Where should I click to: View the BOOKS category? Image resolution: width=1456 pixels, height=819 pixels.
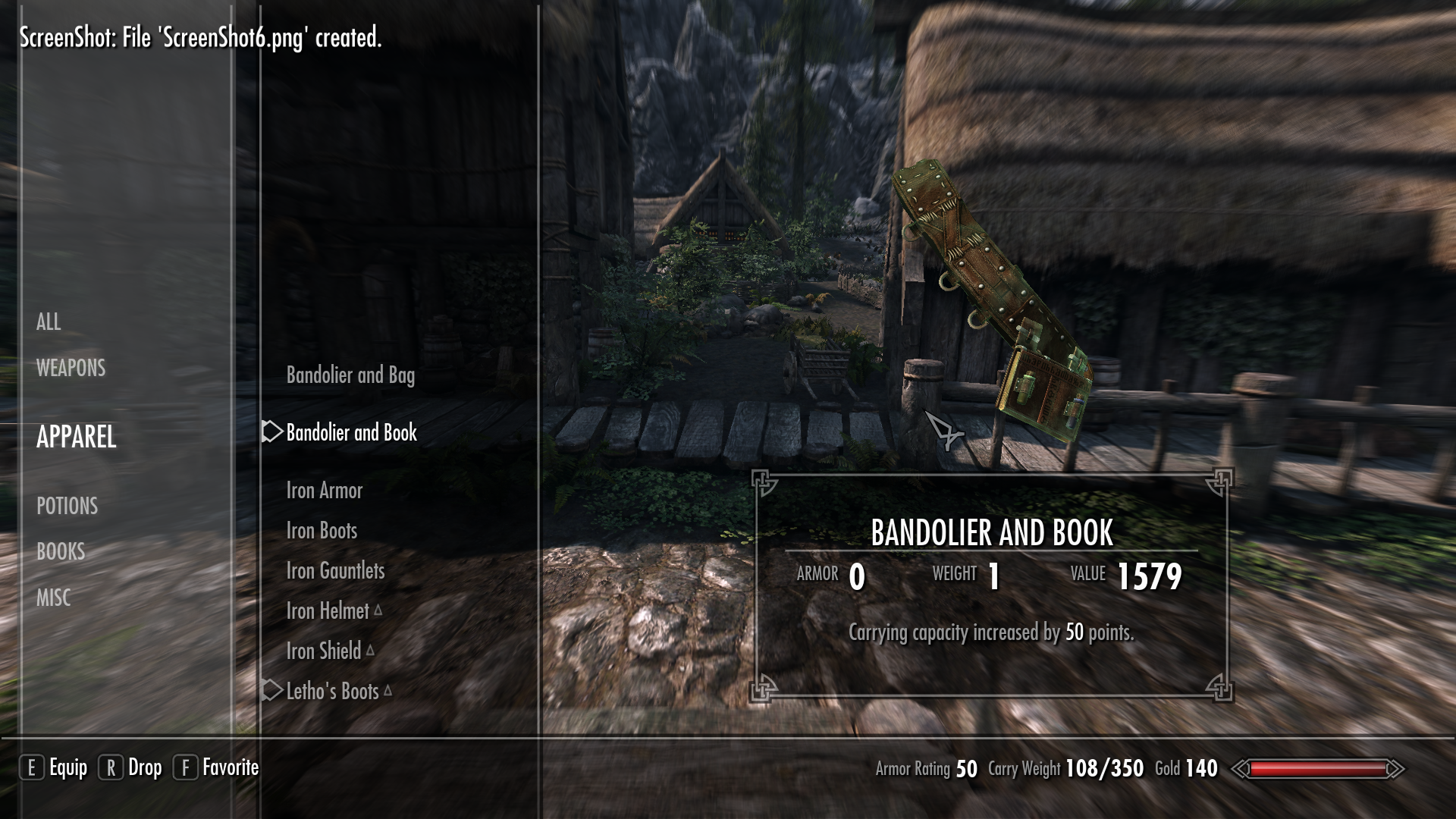pyautogui.click(x=61, y=552)
